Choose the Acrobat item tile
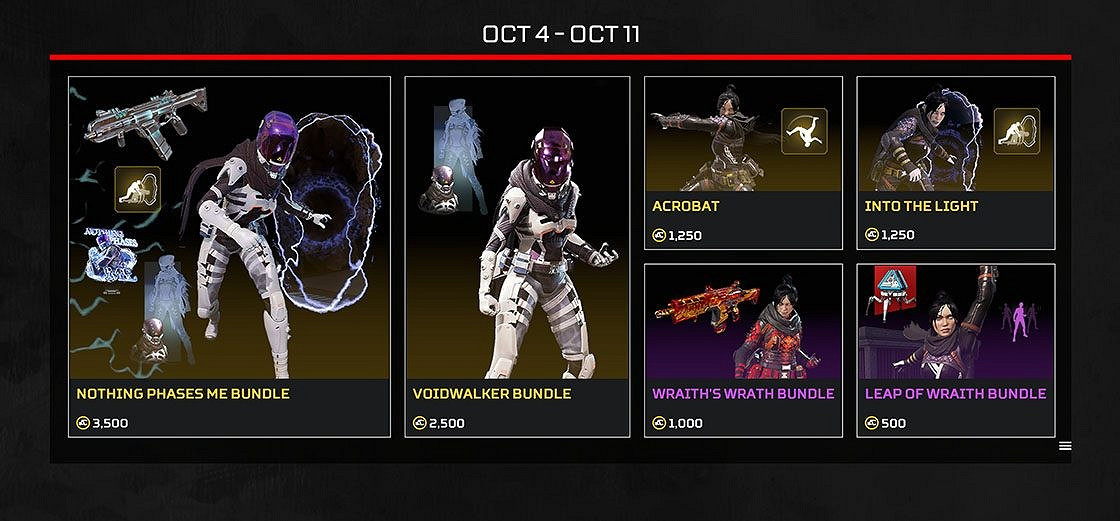Image resolution: width=1120 pixels, height=521 pixels. point(743,163)
